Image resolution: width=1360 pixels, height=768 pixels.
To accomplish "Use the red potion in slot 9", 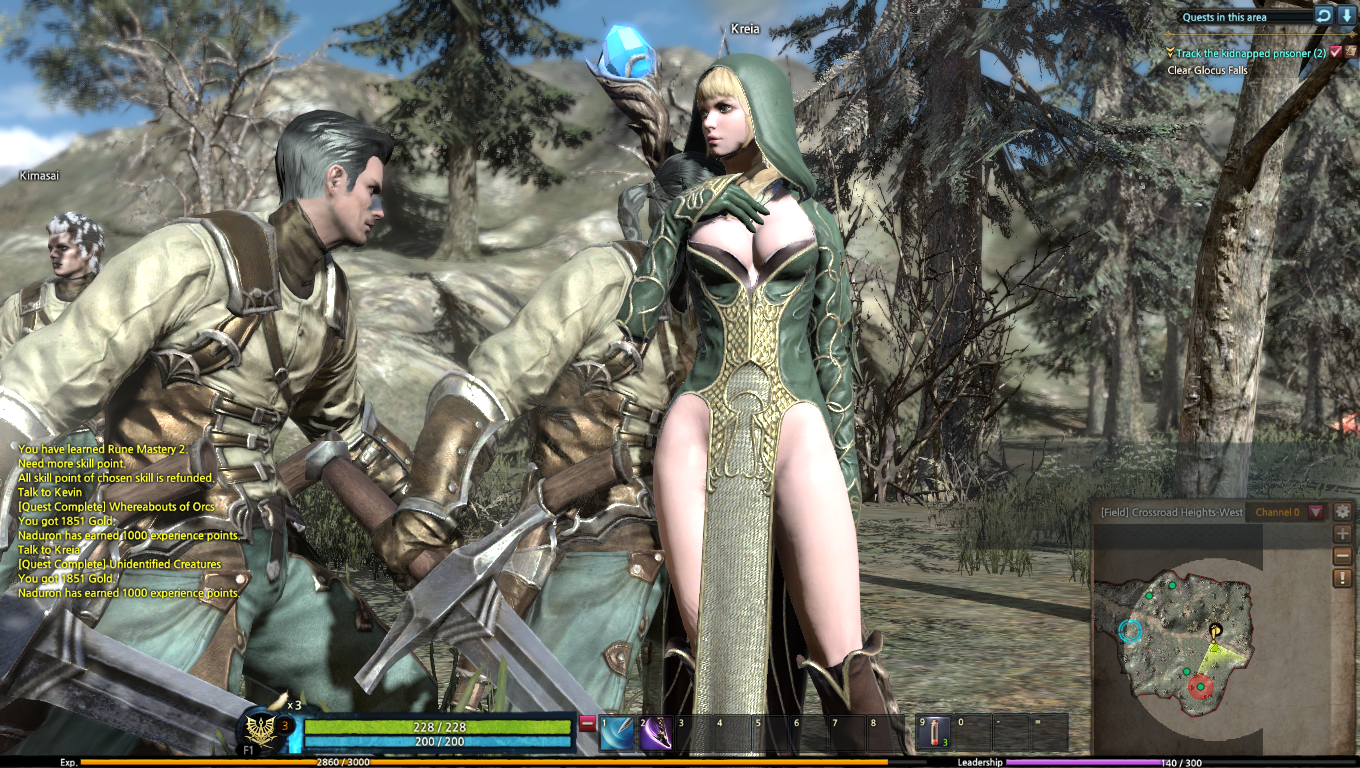I will 936,733.
